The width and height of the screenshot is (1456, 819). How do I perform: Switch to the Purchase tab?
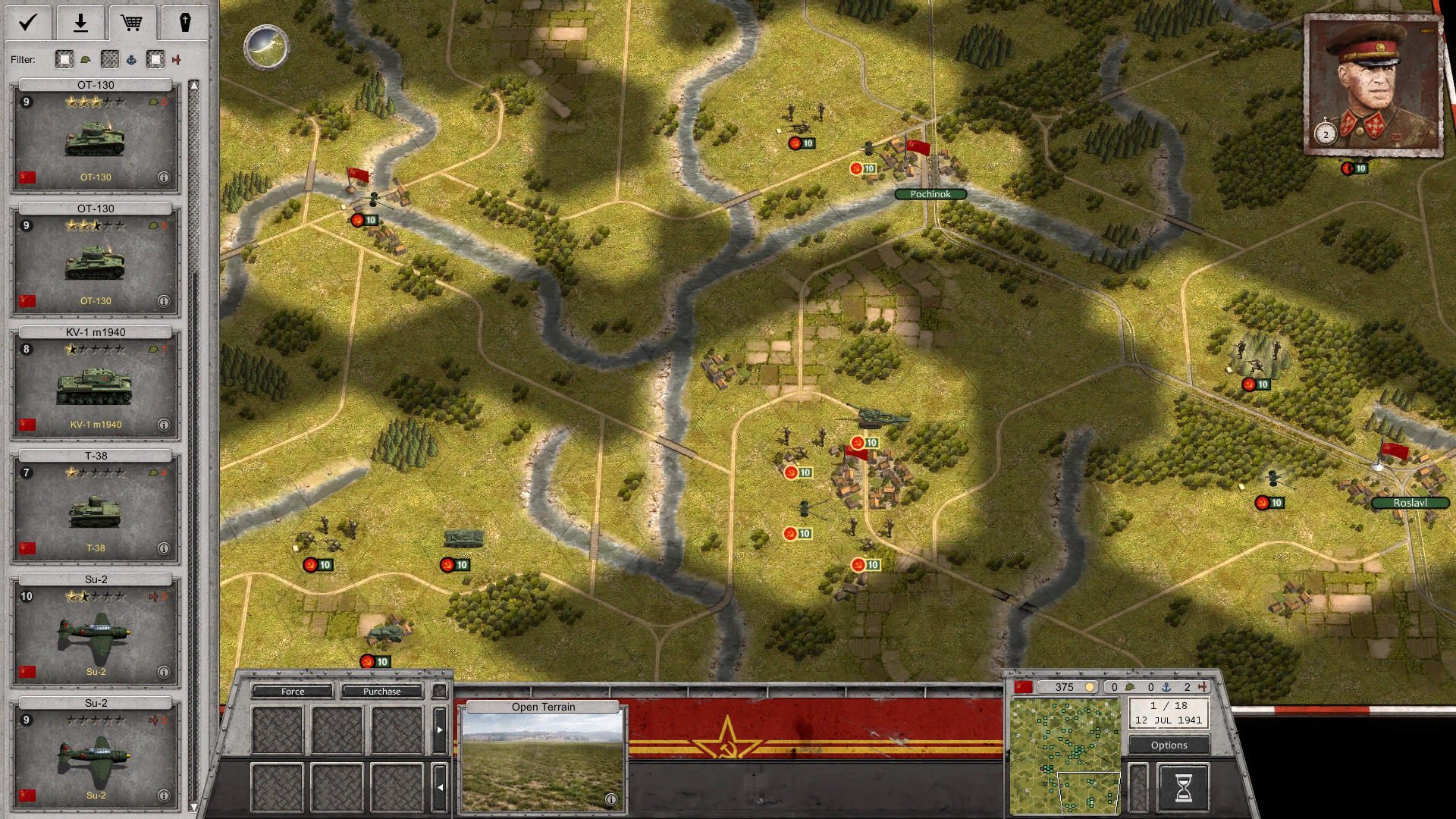[382, 691]
